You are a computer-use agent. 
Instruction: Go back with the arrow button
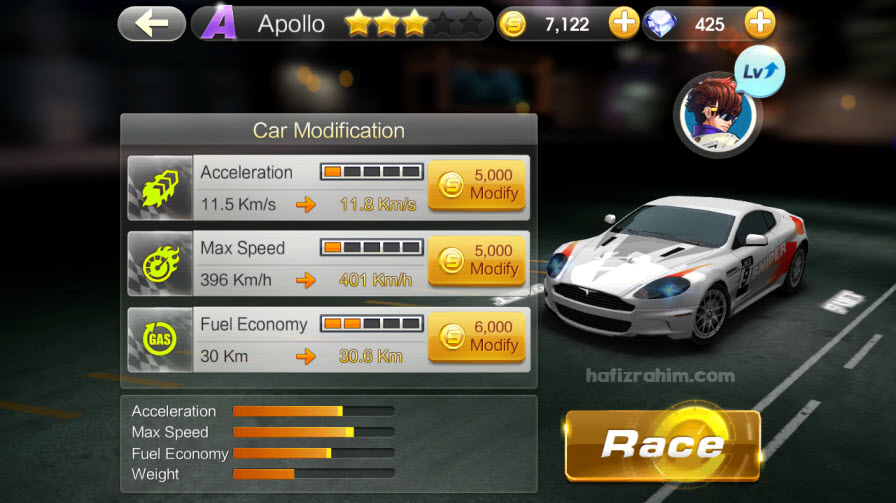tap(151, 24)
